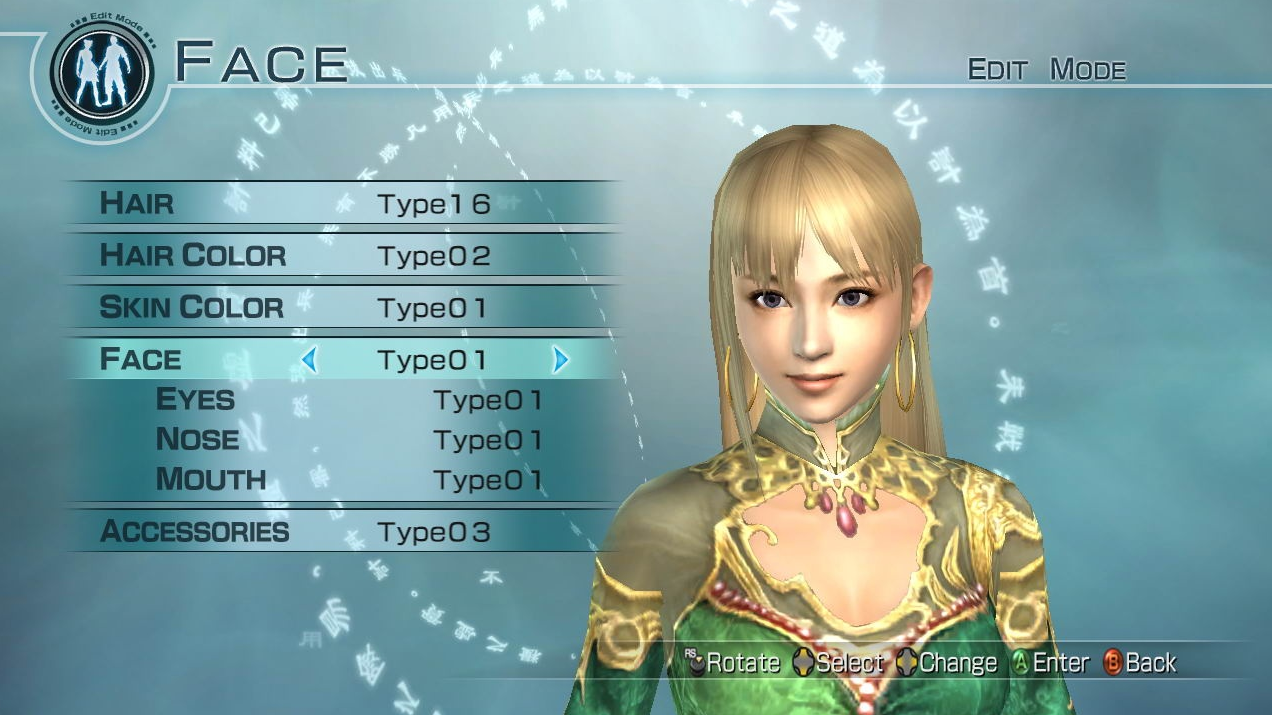Screen dimensions: 1272x715
Task: Open the Hair Color option
Action: point(340,256)
